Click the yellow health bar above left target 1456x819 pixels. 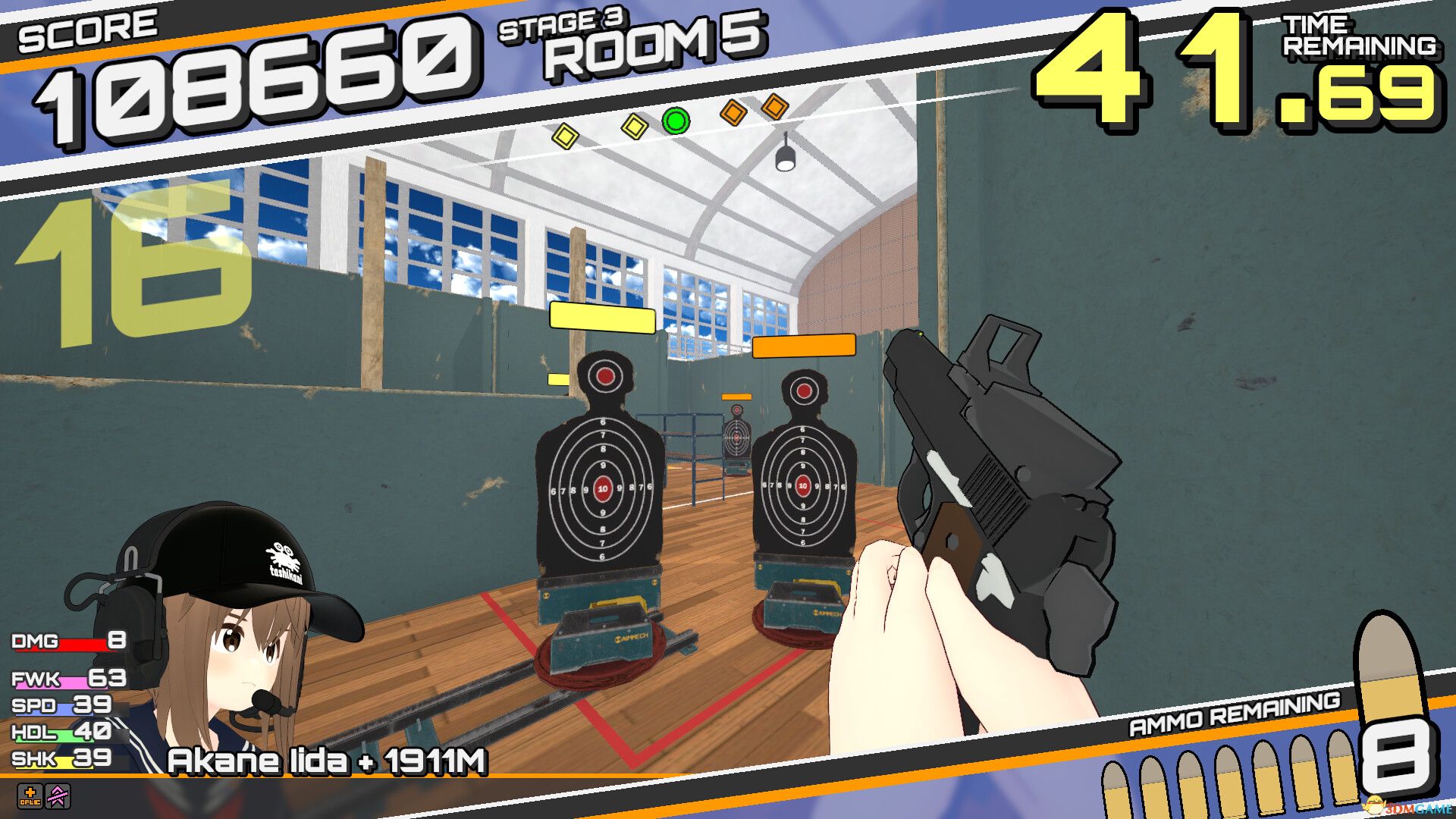[x=601, y=318]
